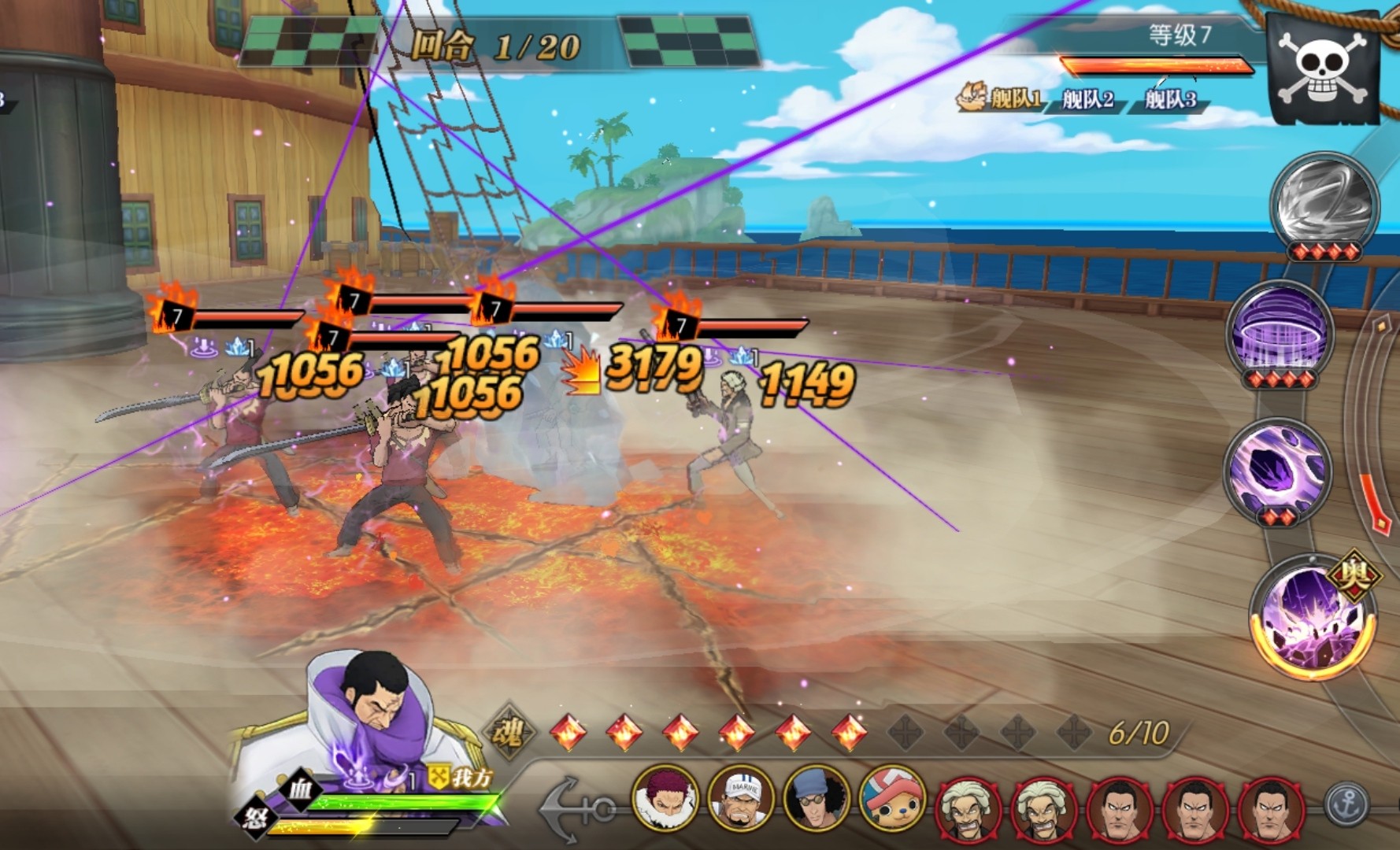Activate the grey whirlwind skill
Screen dimensions: 1400x850
[1323, 202]
